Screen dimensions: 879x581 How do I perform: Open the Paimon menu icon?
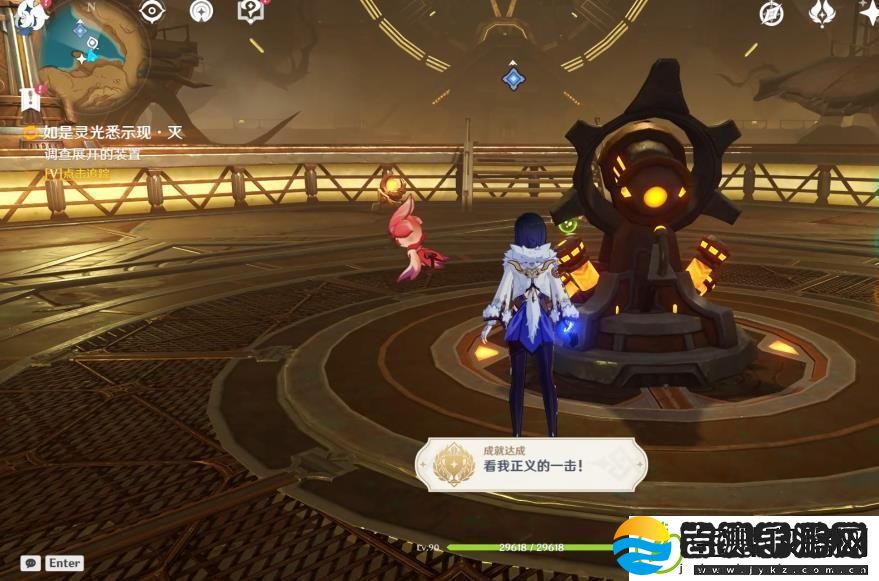click(30, 14)
